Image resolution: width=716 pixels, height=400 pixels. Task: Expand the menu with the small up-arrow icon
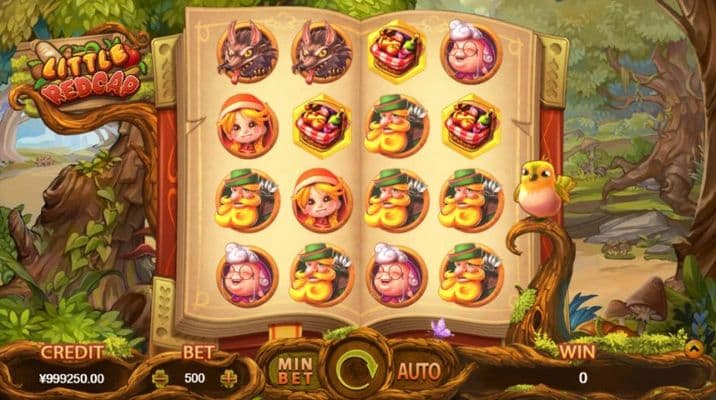pyautogui.click(x=694, y=349)
